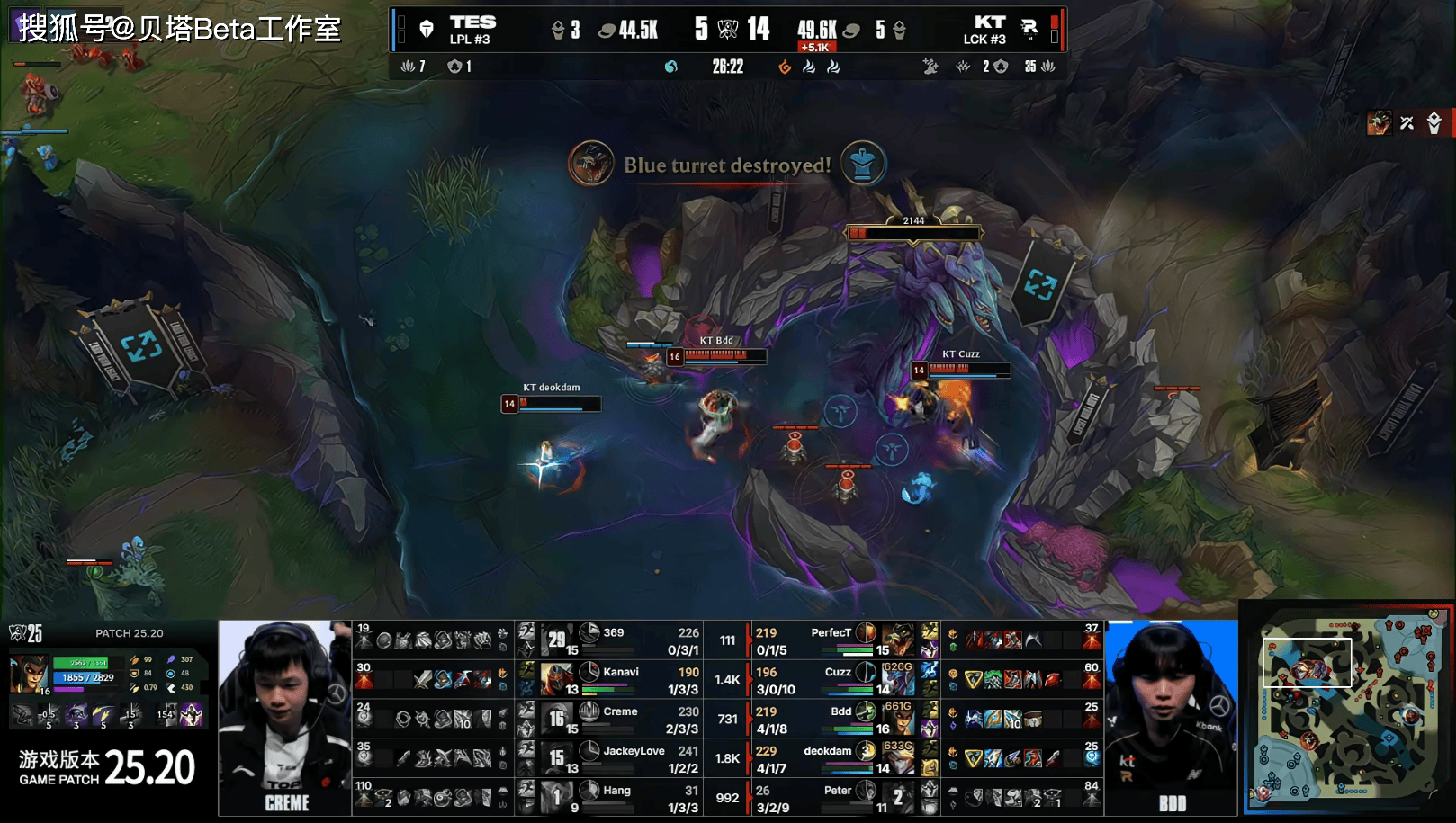Click the TES team logo in the top bar
Viewport: 1456px width, 823px height.
427,29
